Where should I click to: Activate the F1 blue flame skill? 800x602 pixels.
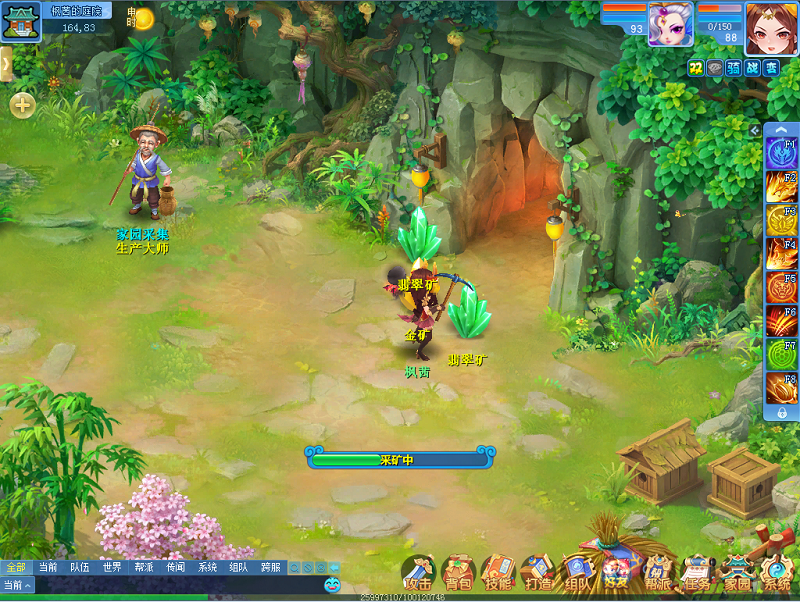(x=781, y=153)
